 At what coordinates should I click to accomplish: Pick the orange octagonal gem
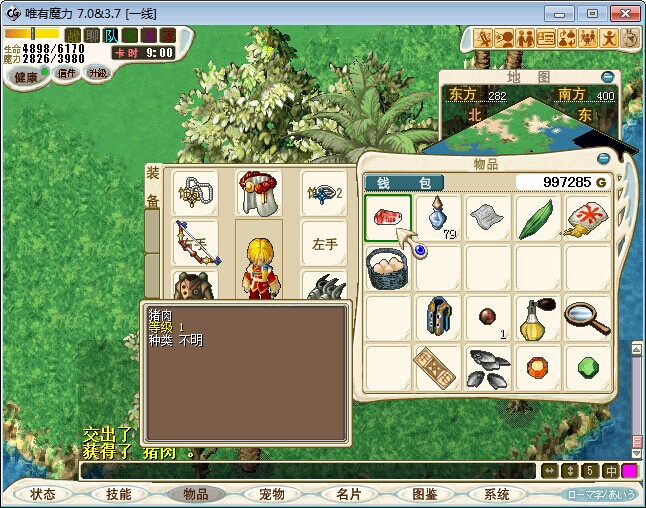538,367
